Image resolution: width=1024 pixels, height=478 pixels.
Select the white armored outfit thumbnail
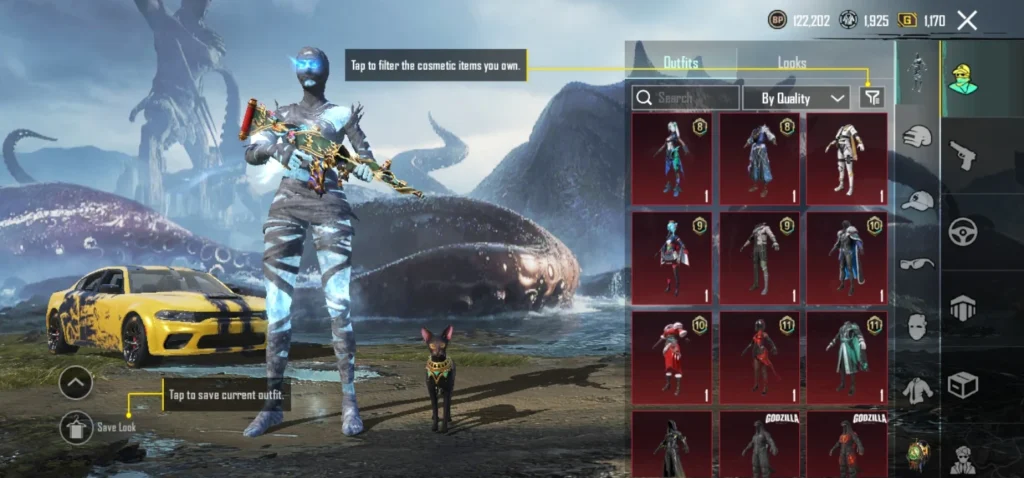[x=846, y=158]
